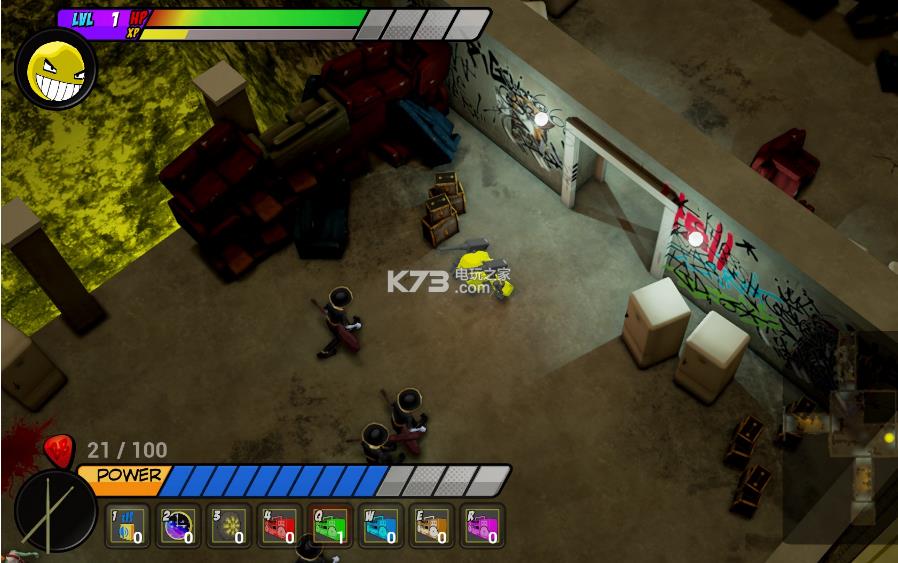Screen dimensions: 898x563
Task: Click the yellow grinning face portrait
Action: [55, 69]
